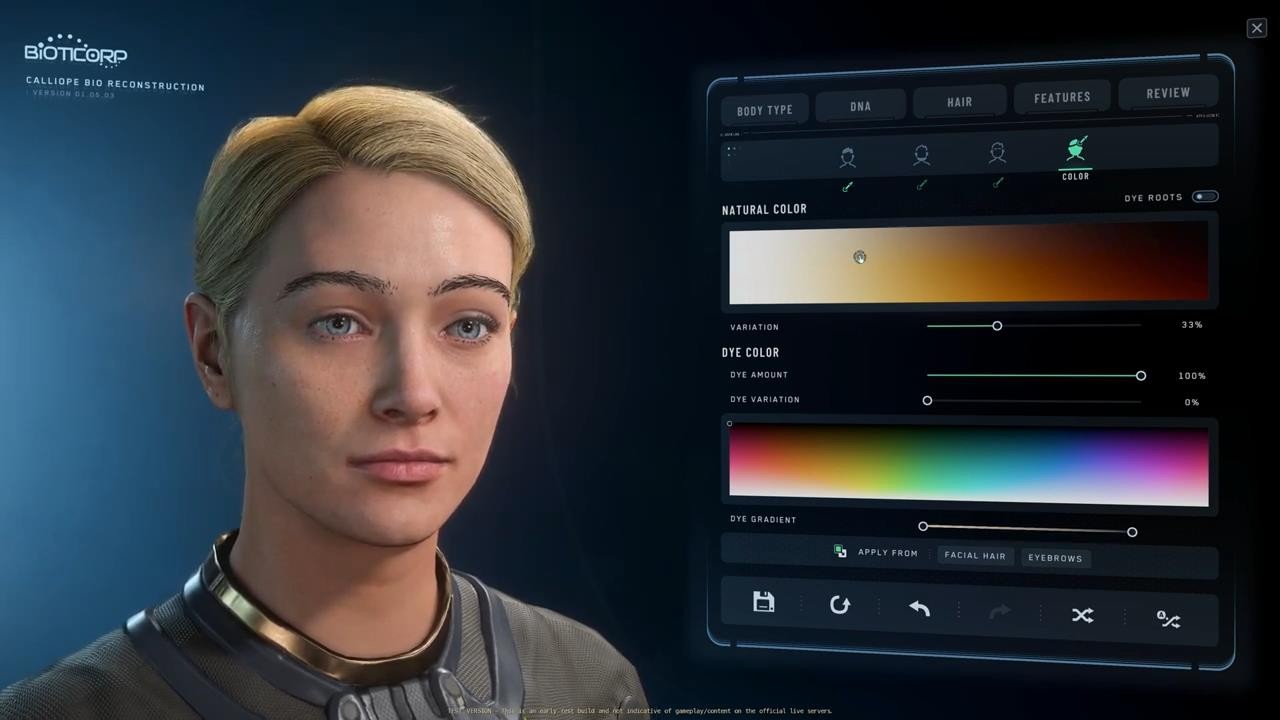Image resolution: width=1280 pixels, height=720 pixels.
Task: Apply color from Facial Hair
Action: pyautogui.click(x=975, y=555)
